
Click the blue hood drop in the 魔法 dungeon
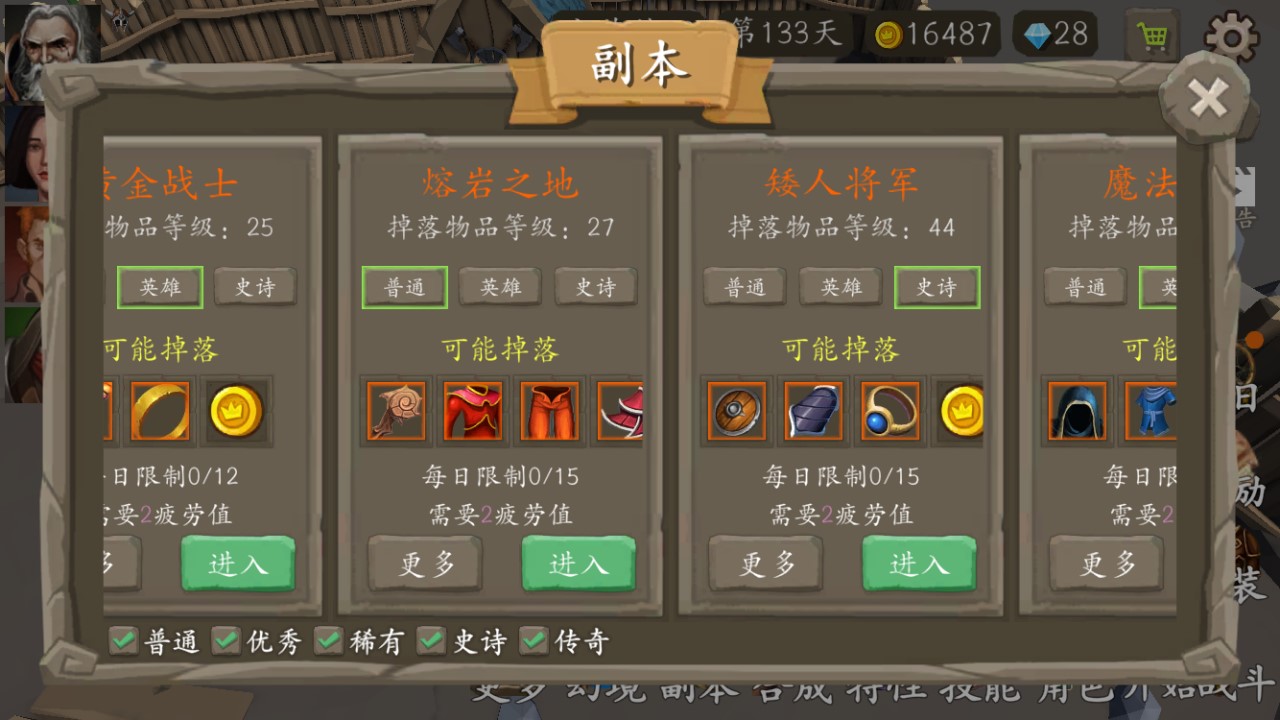[1077, 412]
